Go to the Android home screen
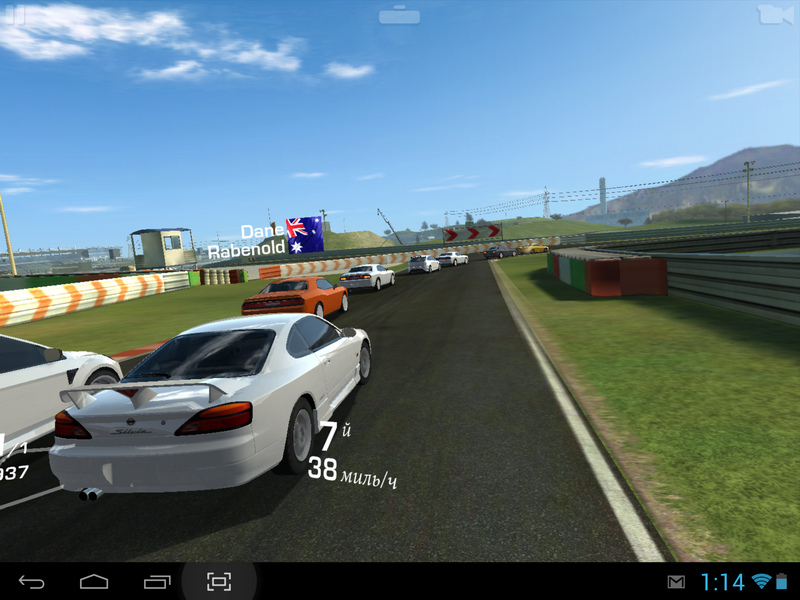Viewport: 800px width, 600px height. coord(94,581)
